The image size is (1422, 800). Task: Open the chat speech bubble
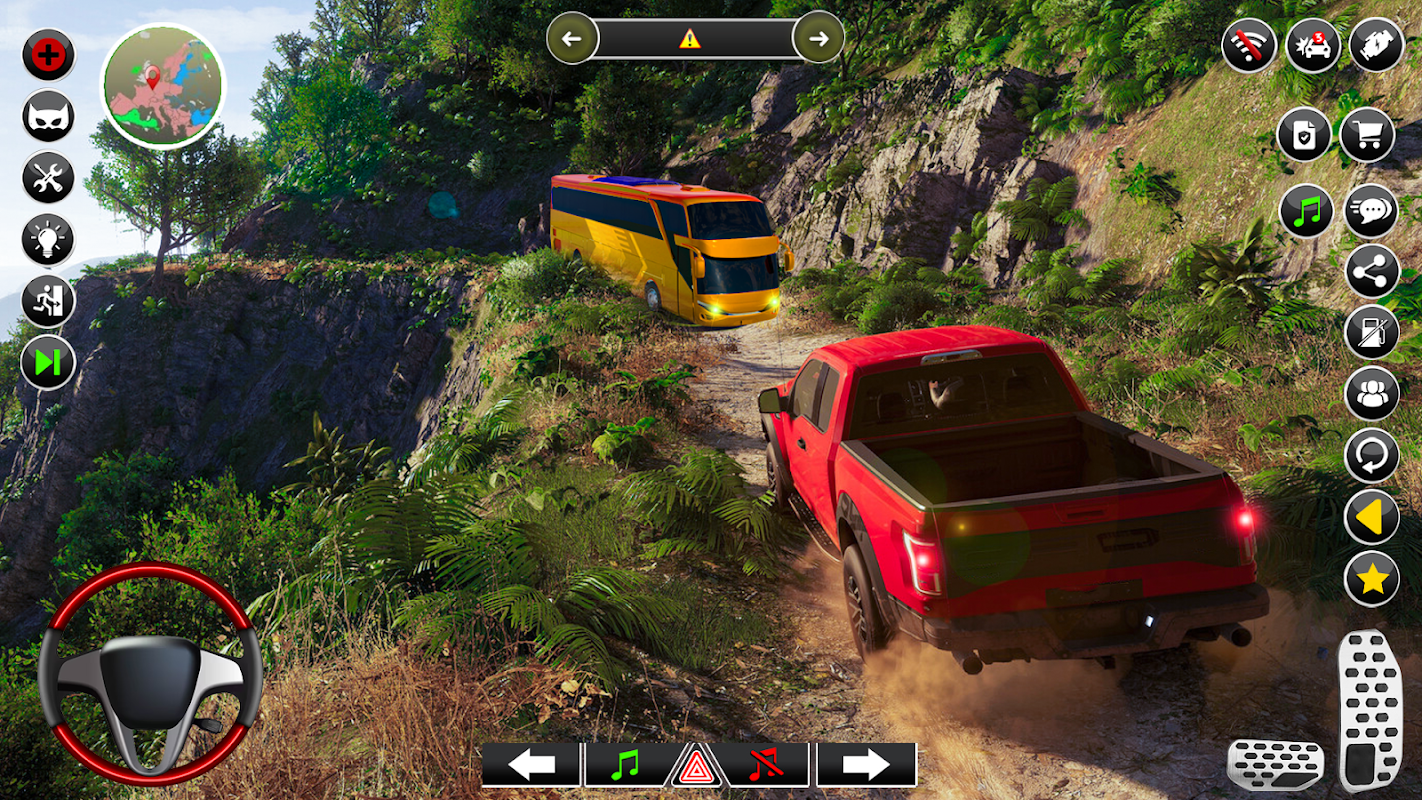(x=1371, y=211)
